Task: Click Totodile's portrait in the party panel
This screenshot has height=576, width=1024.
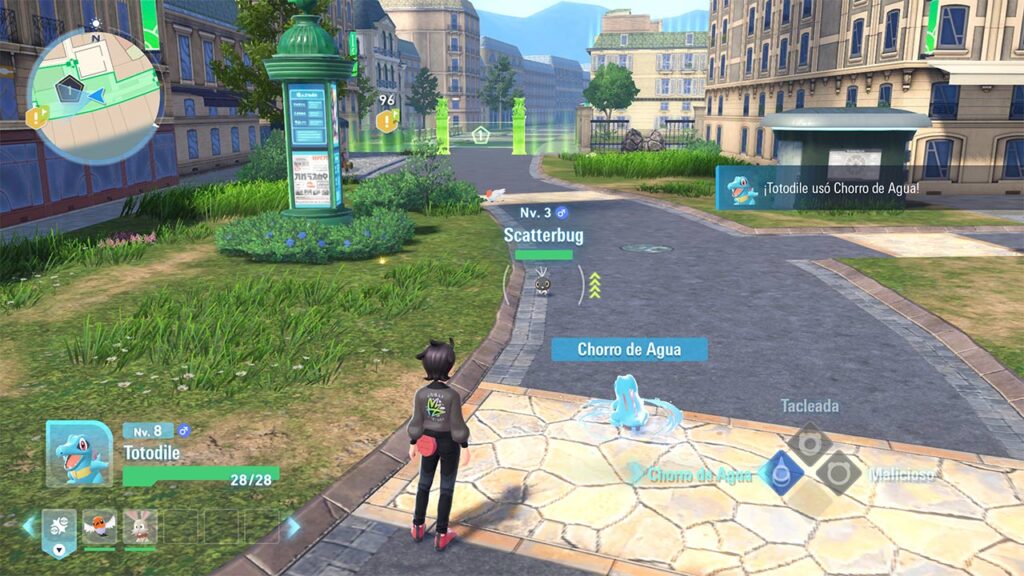Action: (x=79, y=454)
